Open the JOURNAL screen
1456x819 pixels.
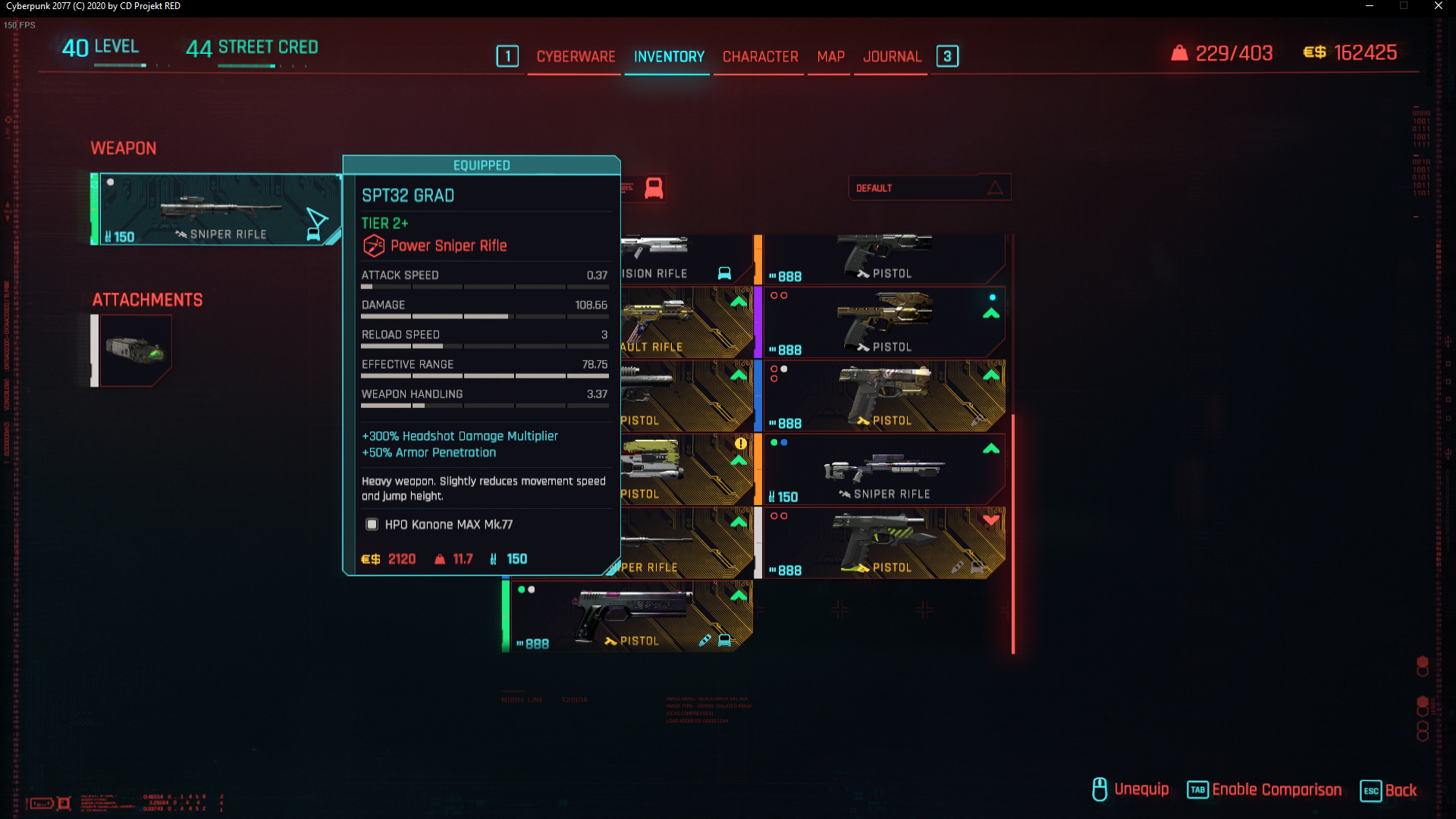[x=893, y=56]
